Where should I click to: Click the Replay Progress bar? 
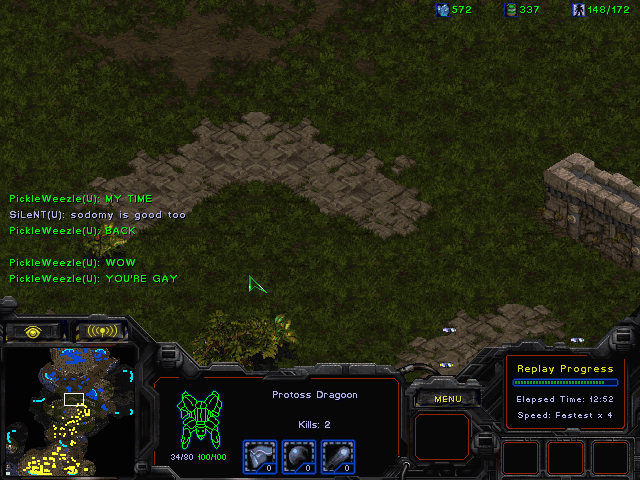564,382
